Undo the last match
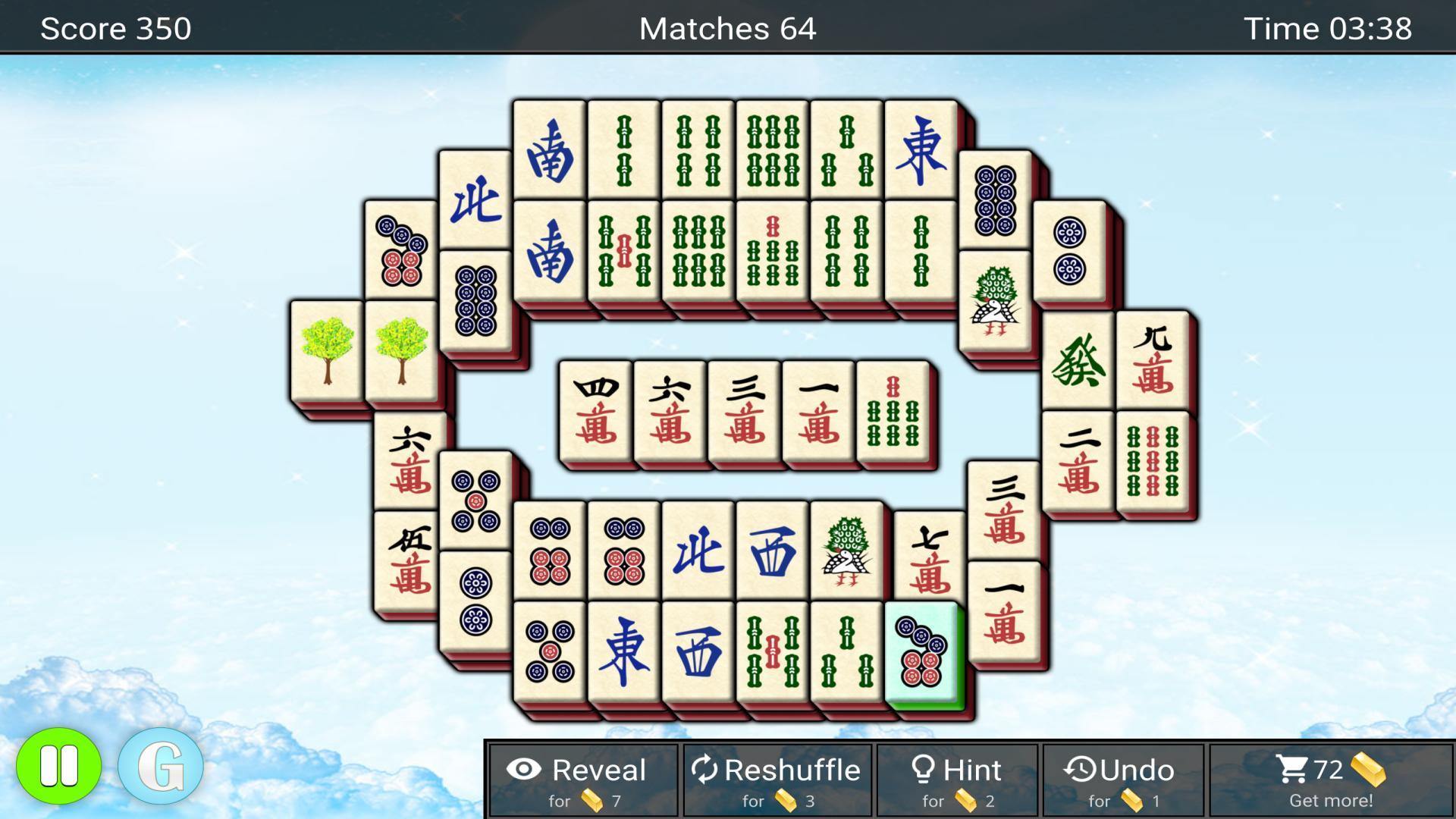The image size is (1456, 819). (1122, 781)
